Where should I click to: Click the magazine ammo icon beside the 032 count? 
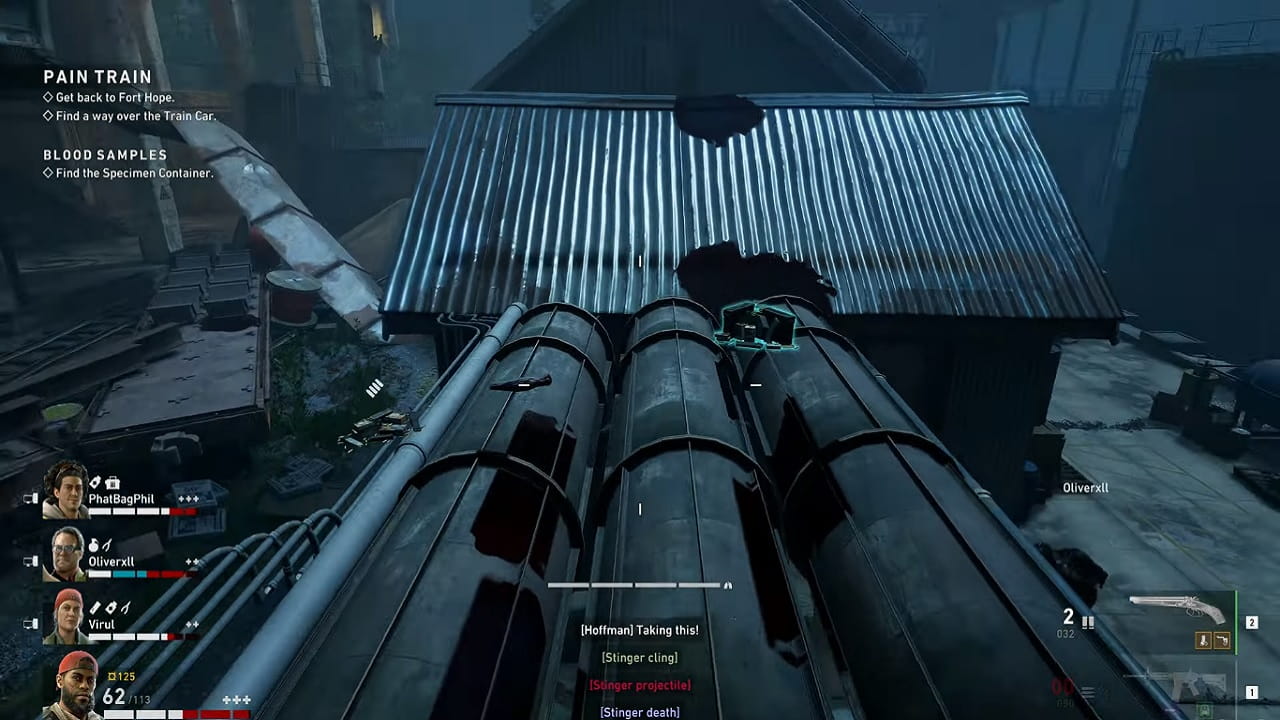(1089, 622)
